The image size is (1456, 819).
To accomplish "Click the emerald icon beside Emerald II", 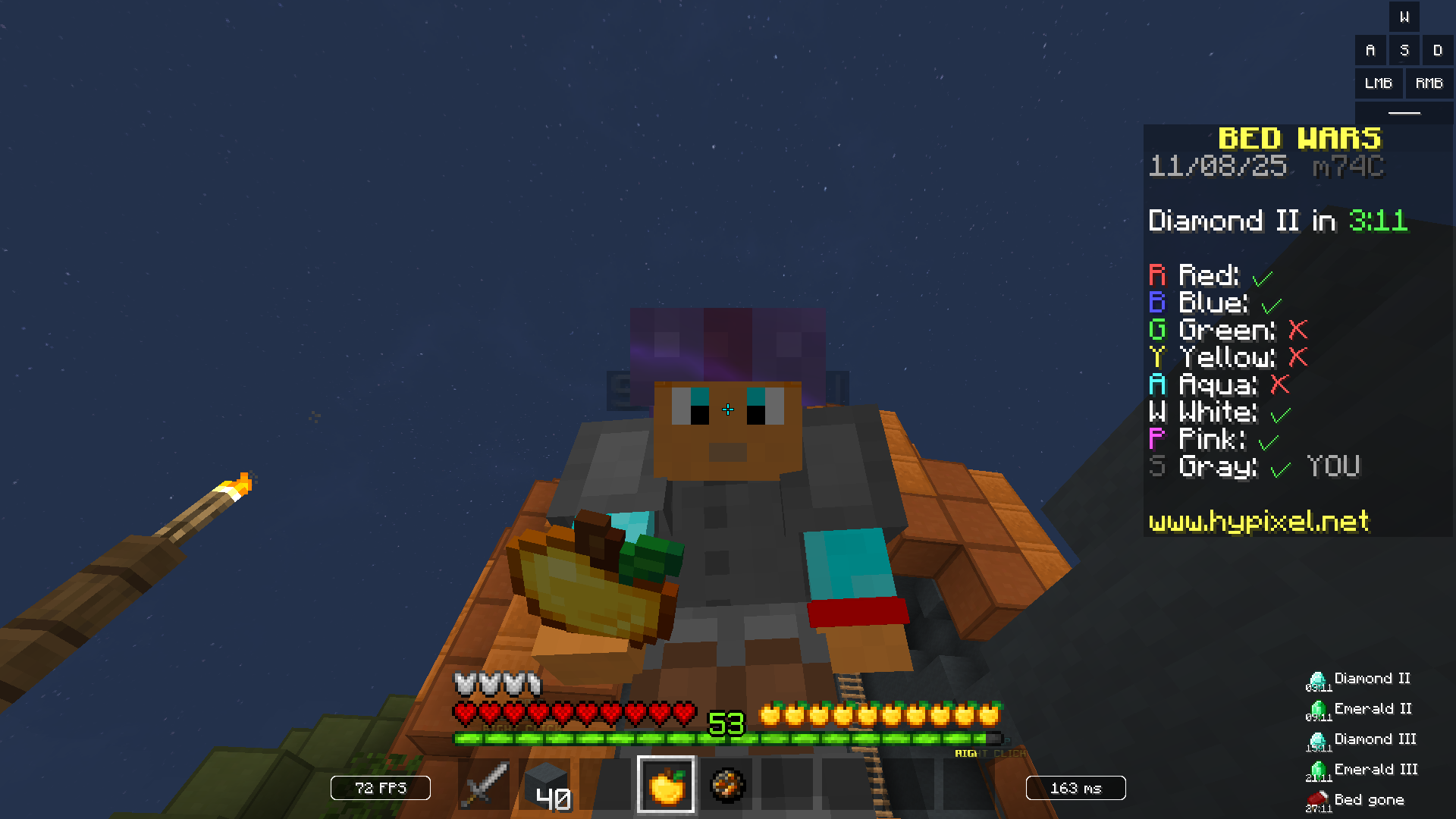I will (1317, 709).
